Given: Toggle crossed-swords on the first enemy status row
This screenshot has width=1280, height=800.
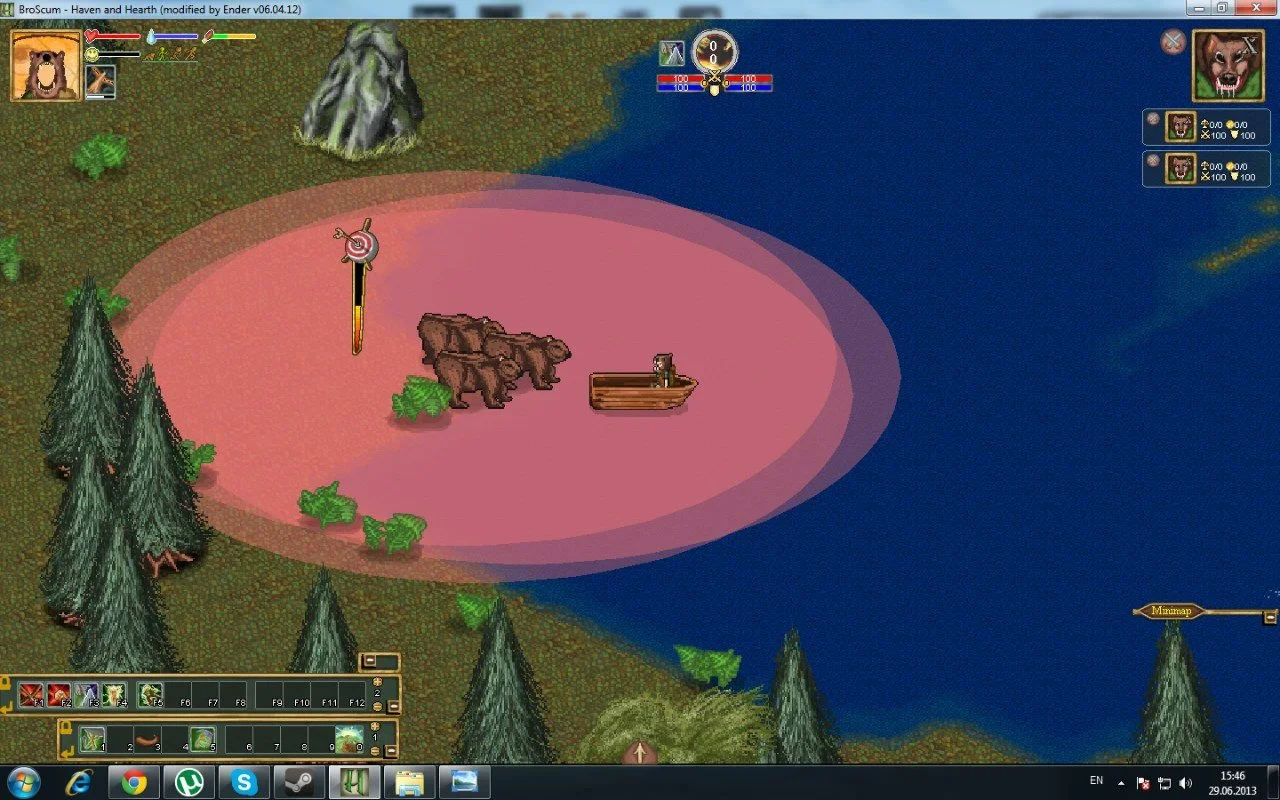Looking at the screenshot, I should [1153, 118].
